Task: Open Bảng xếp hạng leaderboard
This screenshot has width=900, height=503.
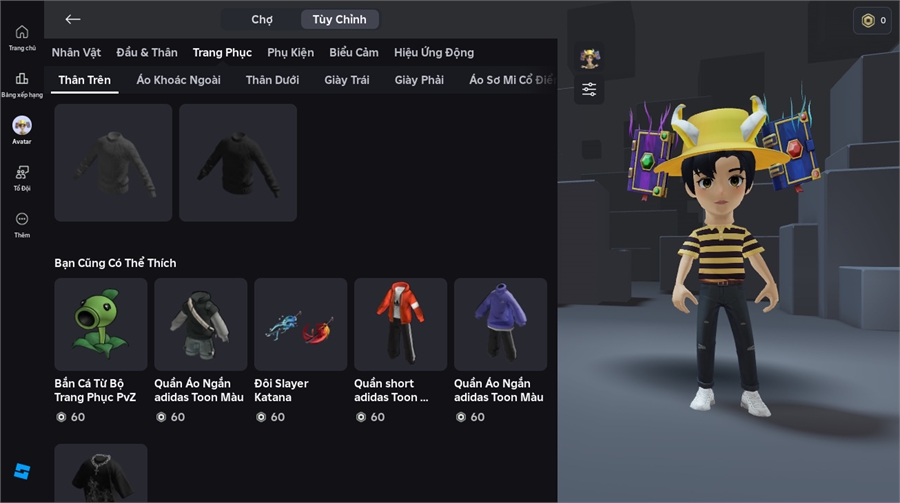Action: (22, 84)
